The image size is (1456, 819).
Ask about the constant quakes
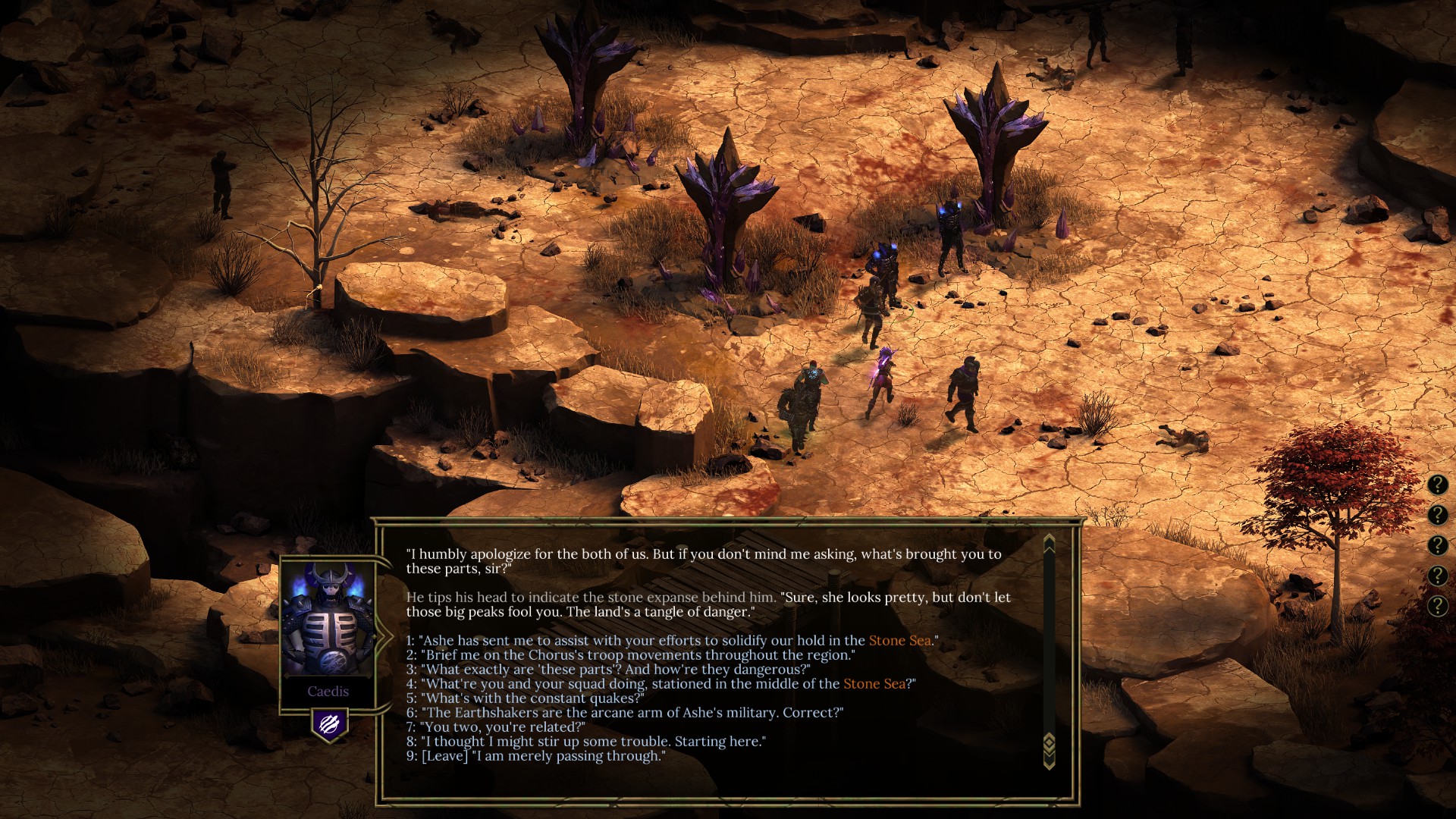click(531, 698)
